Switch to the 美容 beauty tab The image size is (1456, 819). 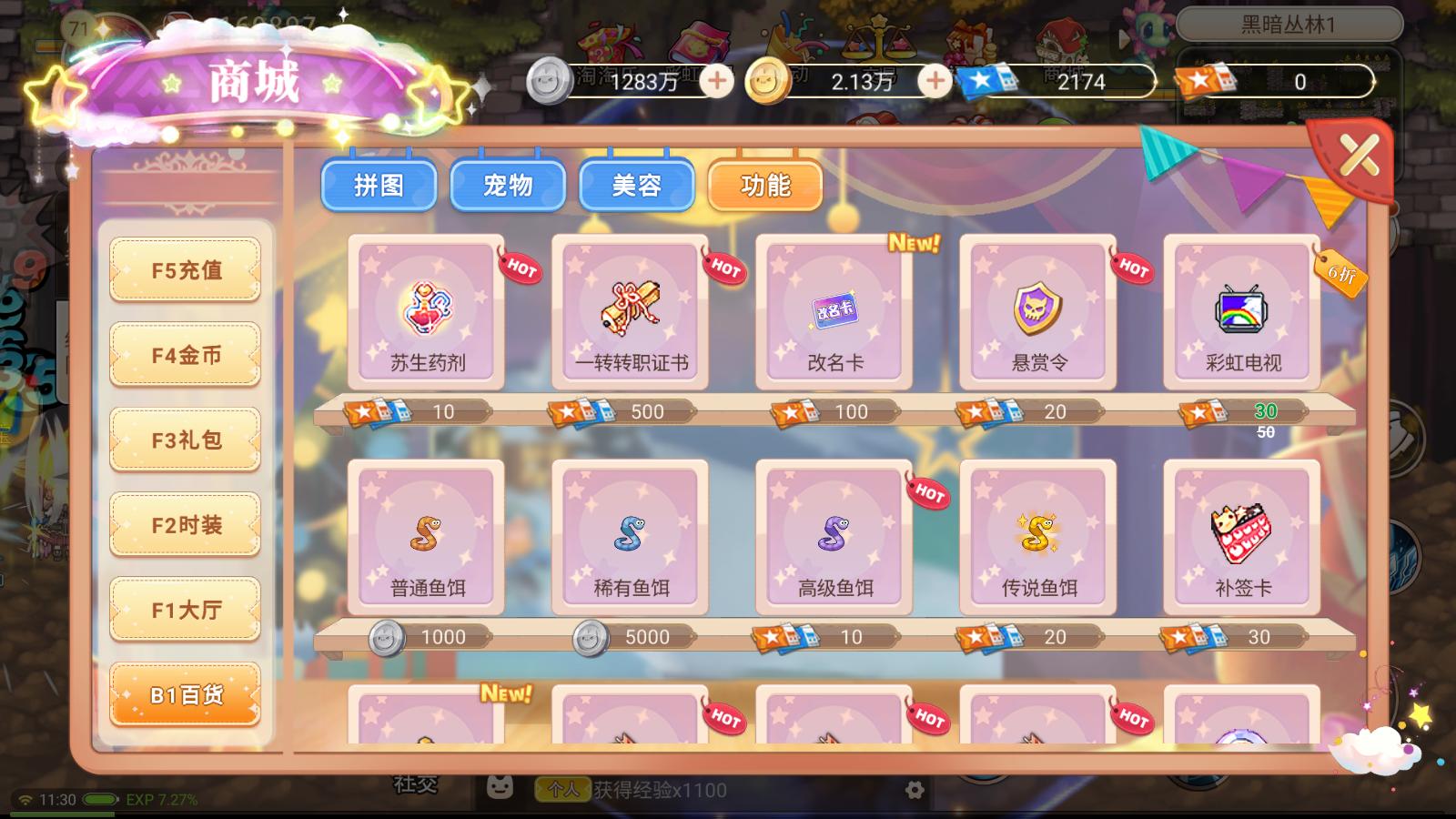(637, 185)
